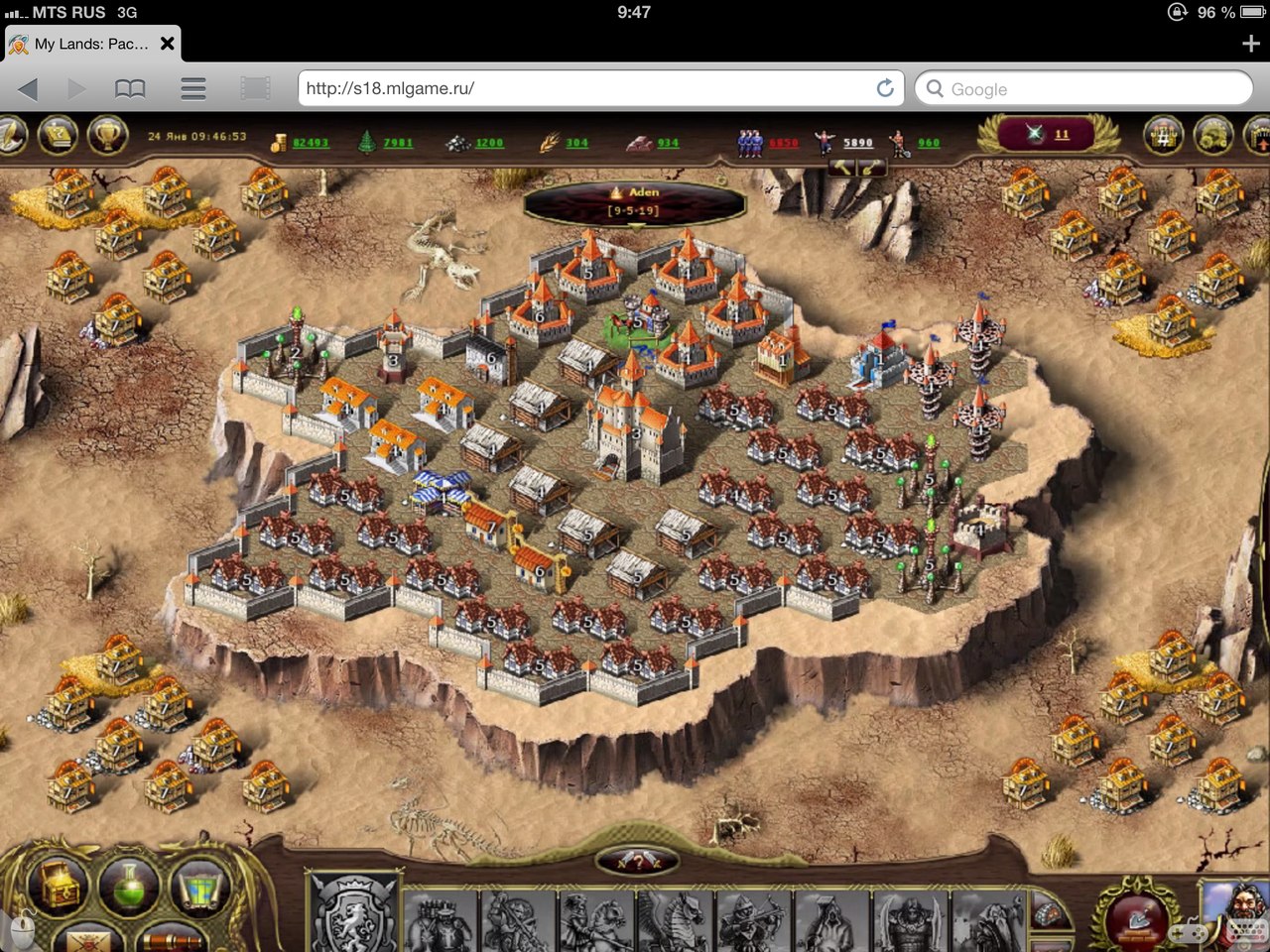The image size is (1270, 952).
Task: Close the My Lands browser tab
Action: [168, 44]
